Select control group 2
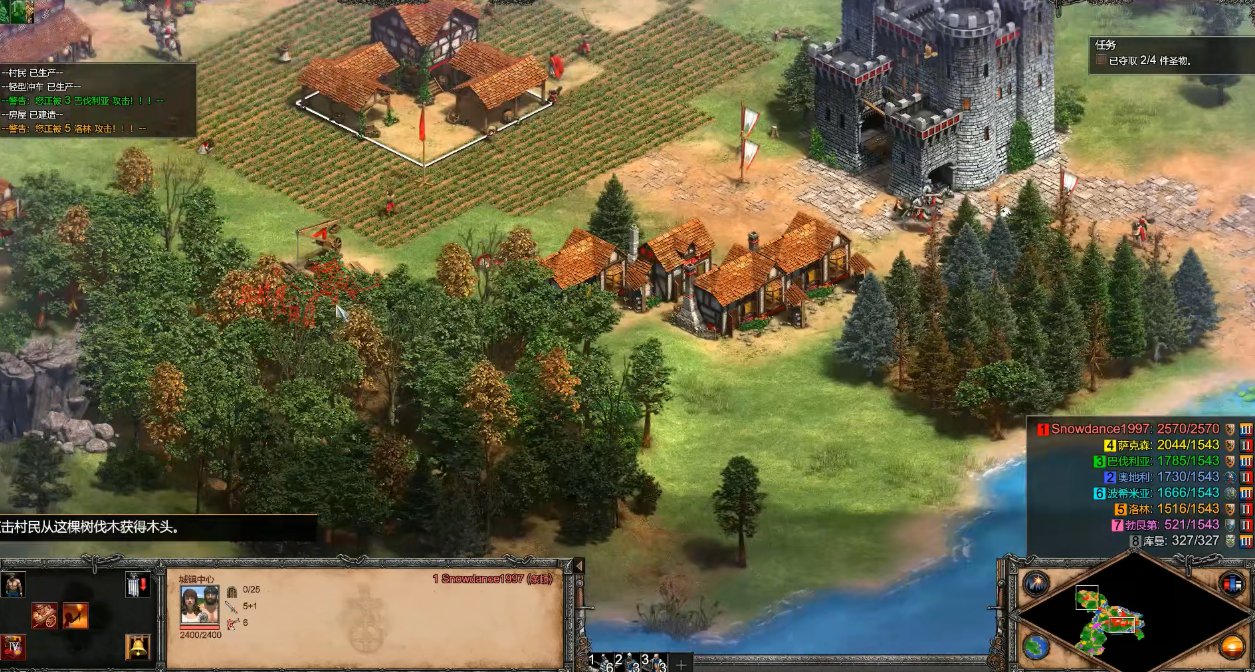The height and width of the screenshot is (672, 1255). tap(622, 662)
